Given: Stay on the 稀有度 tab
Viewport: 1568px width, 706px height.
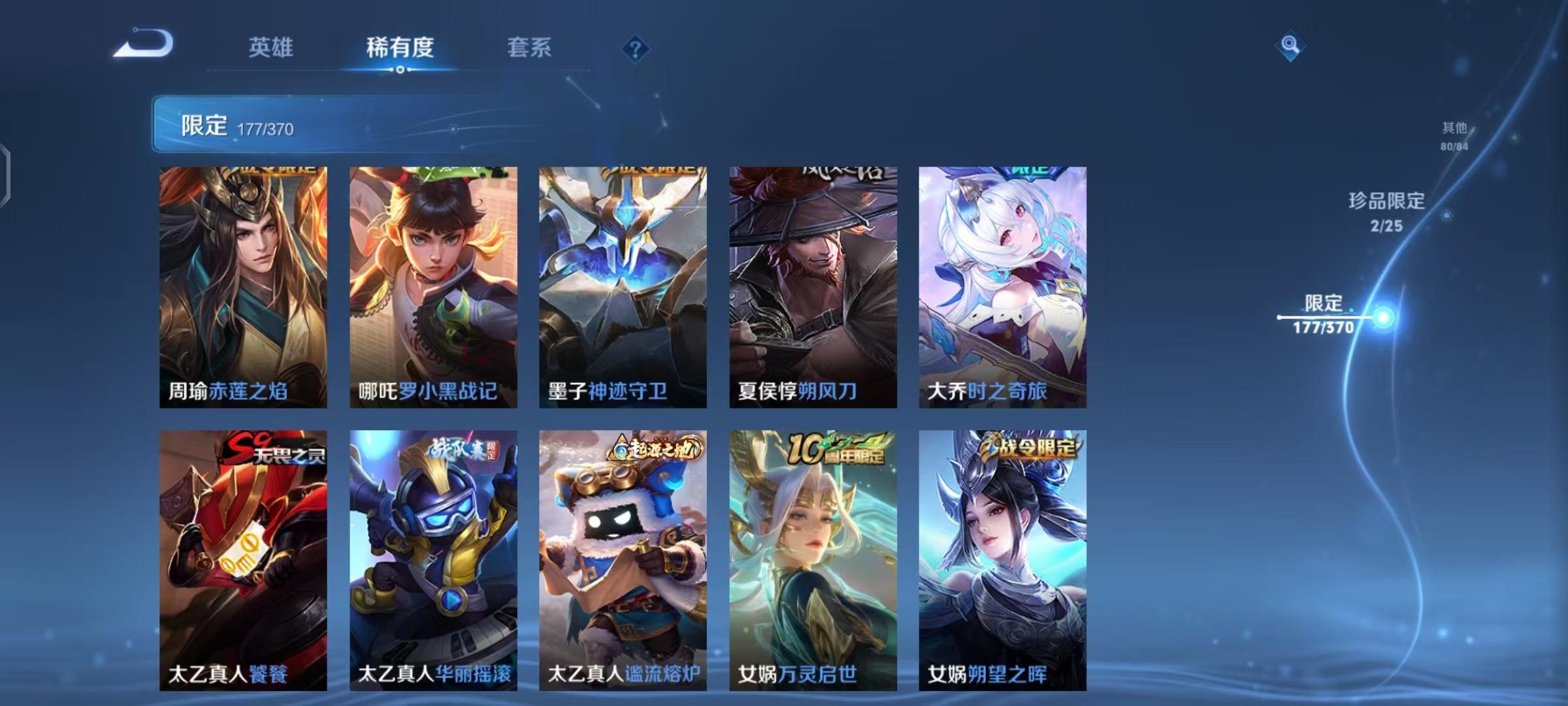Looking at the screenshot, I should tap(400, 48).
